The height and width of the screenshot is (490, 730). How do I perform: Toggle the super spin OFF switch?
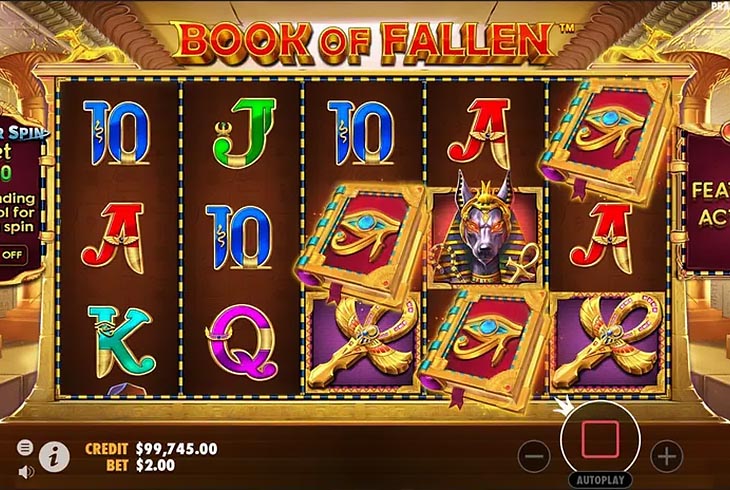(12, 254)
